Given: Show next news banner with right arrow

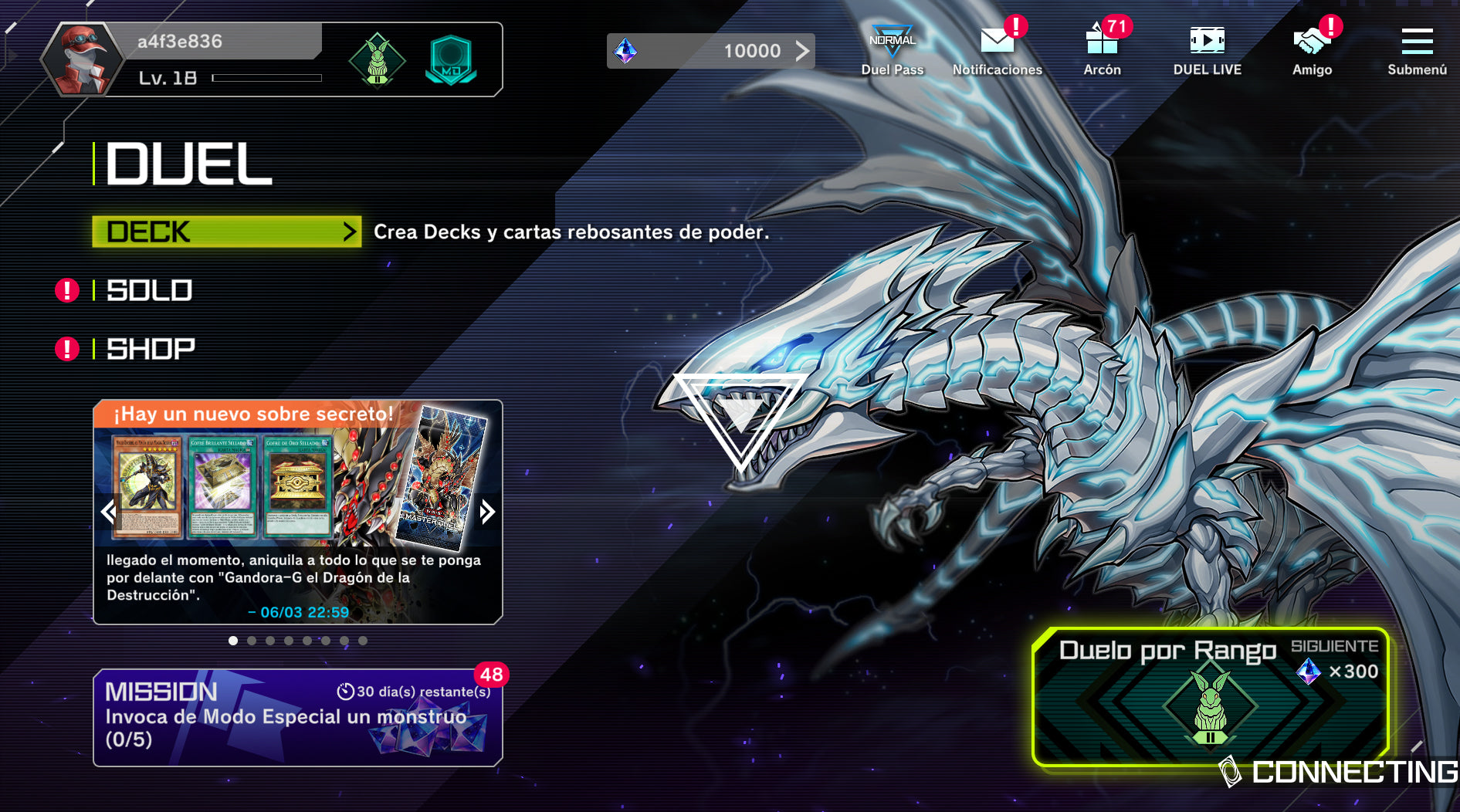Looking at the screenshot, I should click(x=486, y=511).
